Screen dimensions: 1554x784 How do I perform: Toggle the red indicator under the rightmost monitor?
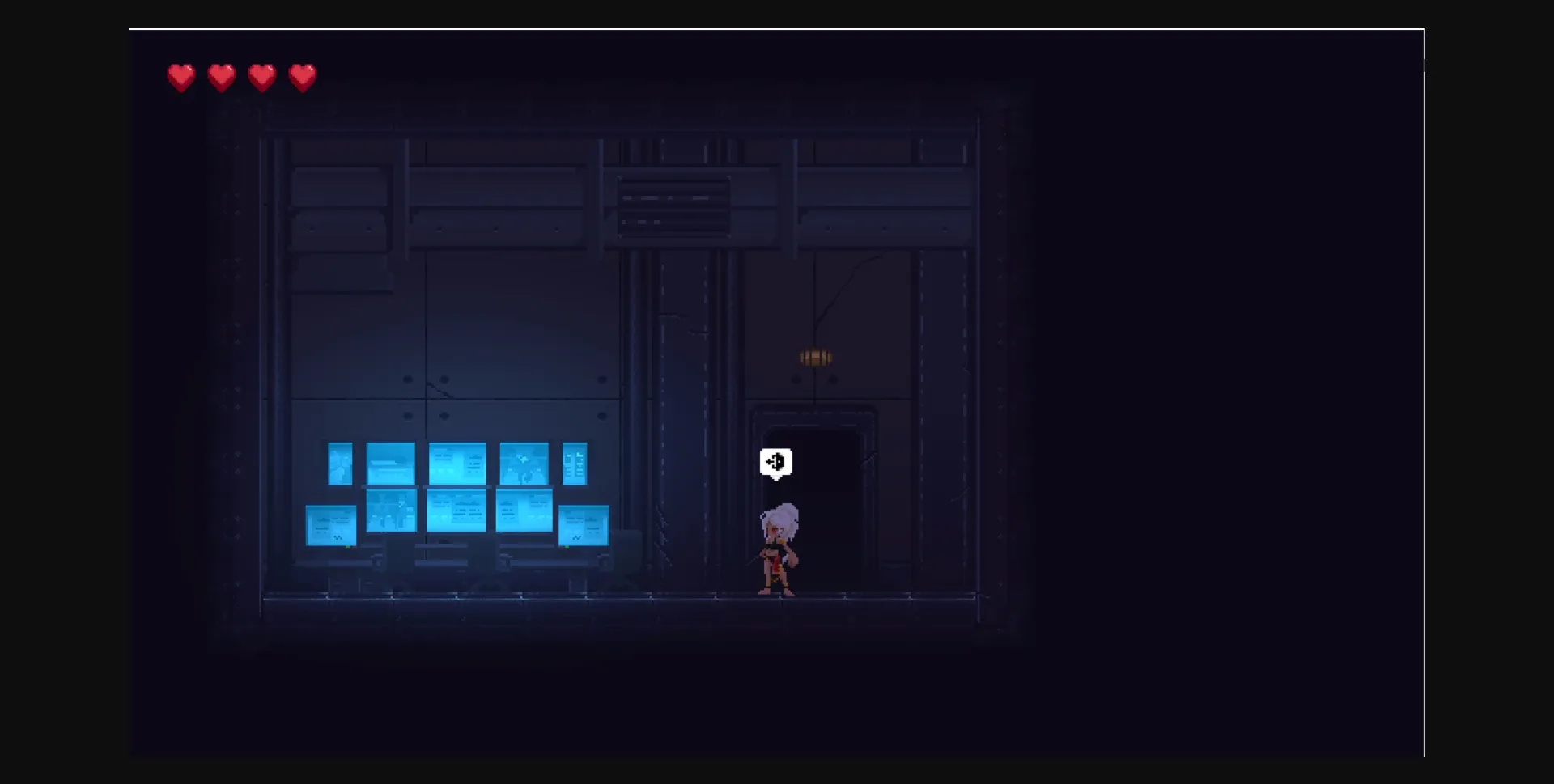562,547
